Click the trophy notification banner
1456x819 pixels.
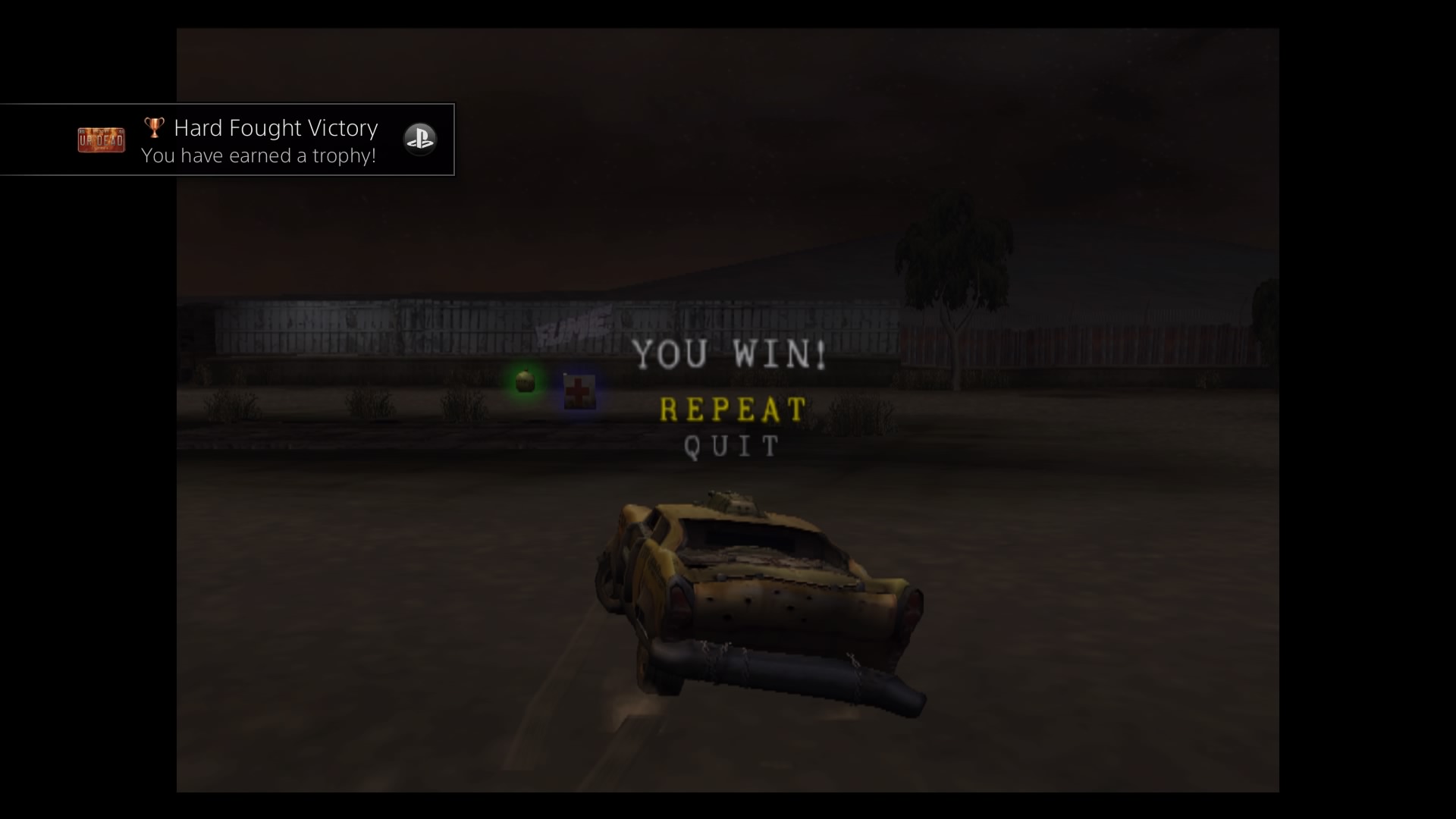[x=227, y=140]
